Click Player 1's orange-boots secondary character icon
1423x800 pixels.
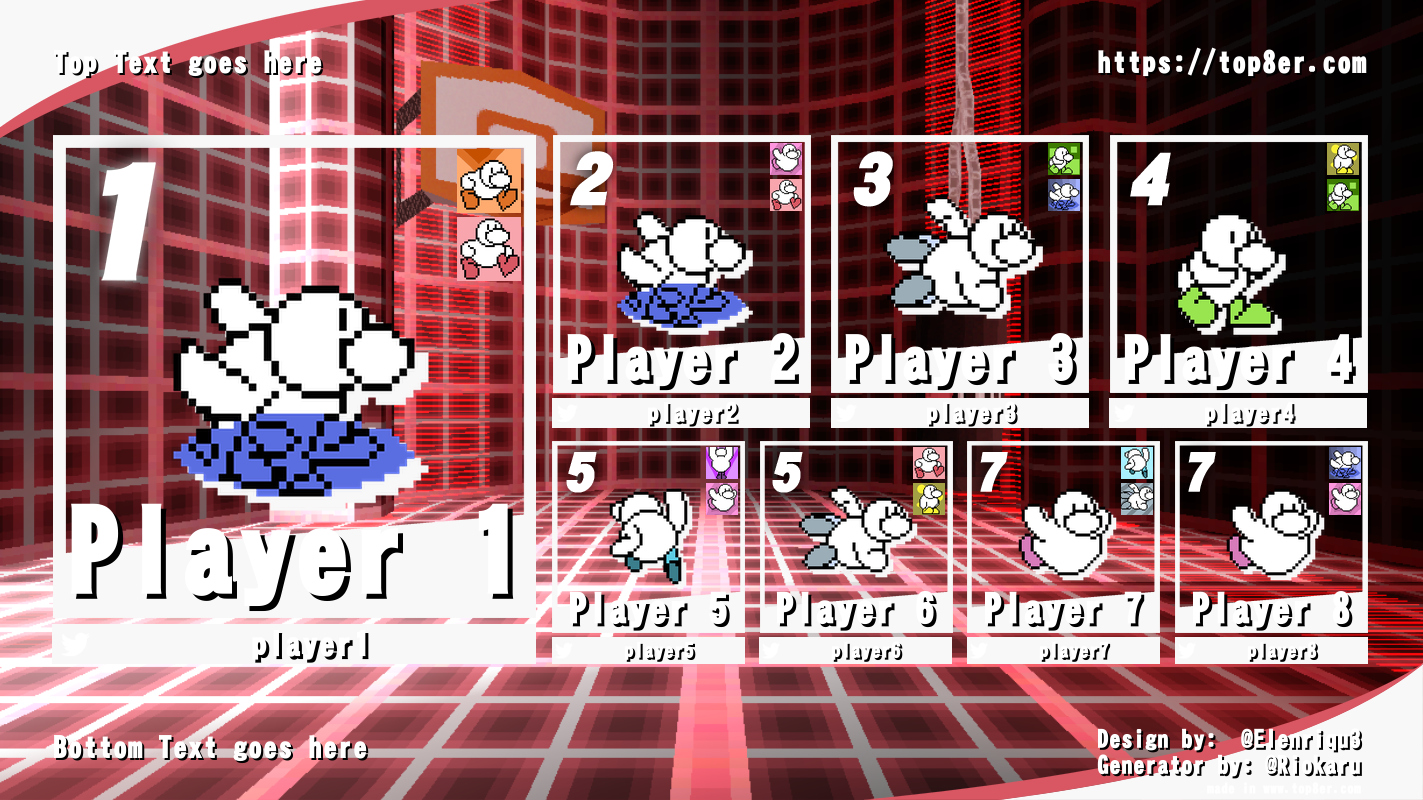pos(489,182)
